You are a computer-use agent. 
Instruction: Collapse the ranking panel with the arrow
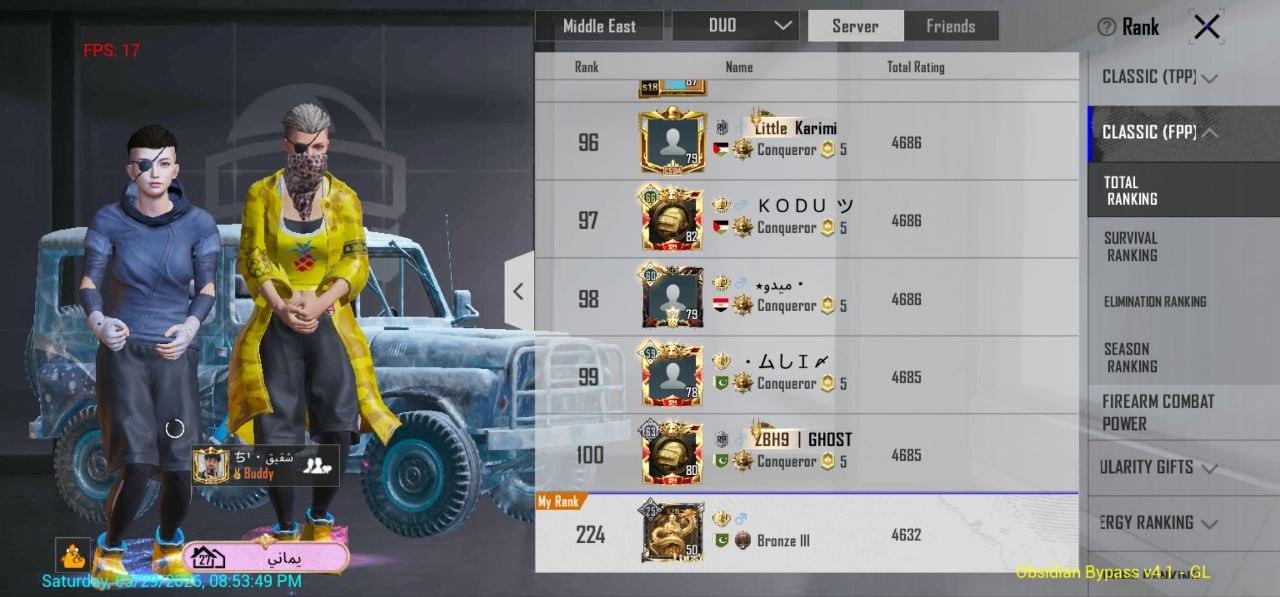(518, 291)
